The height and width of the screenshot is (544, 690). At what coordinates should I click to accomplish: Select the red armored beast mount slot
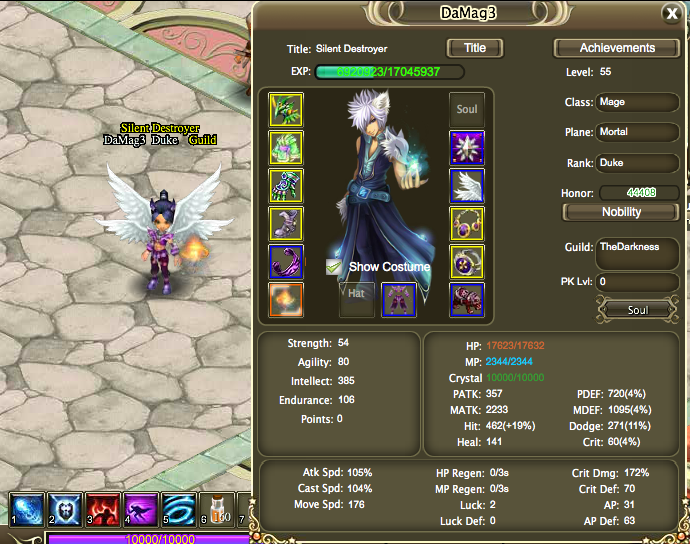467,299
